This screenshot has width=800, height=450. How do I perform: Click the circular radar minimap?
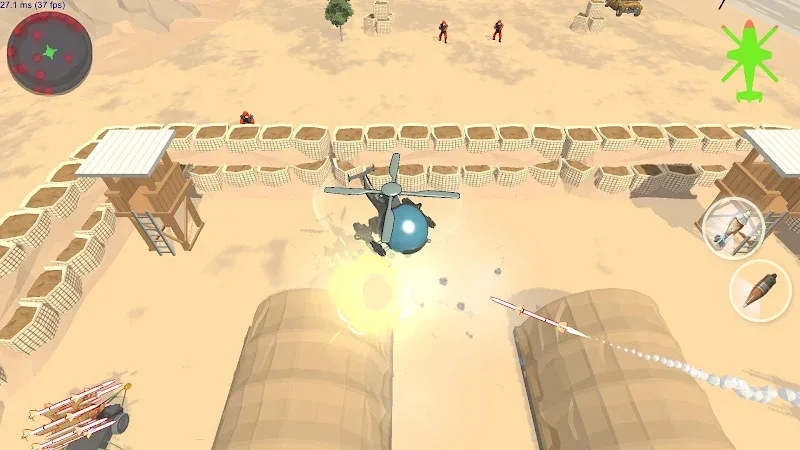49,54
